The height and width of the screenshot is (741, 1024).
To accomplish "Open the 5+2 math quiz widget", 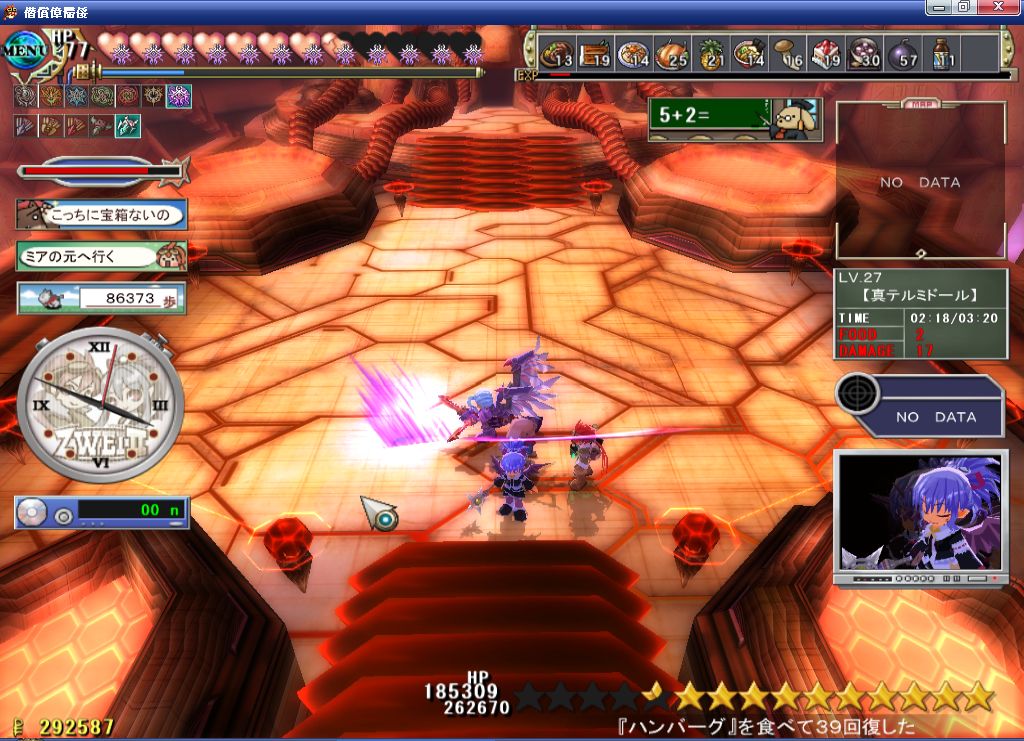I will pyautogui.click(x=733, y=119).
